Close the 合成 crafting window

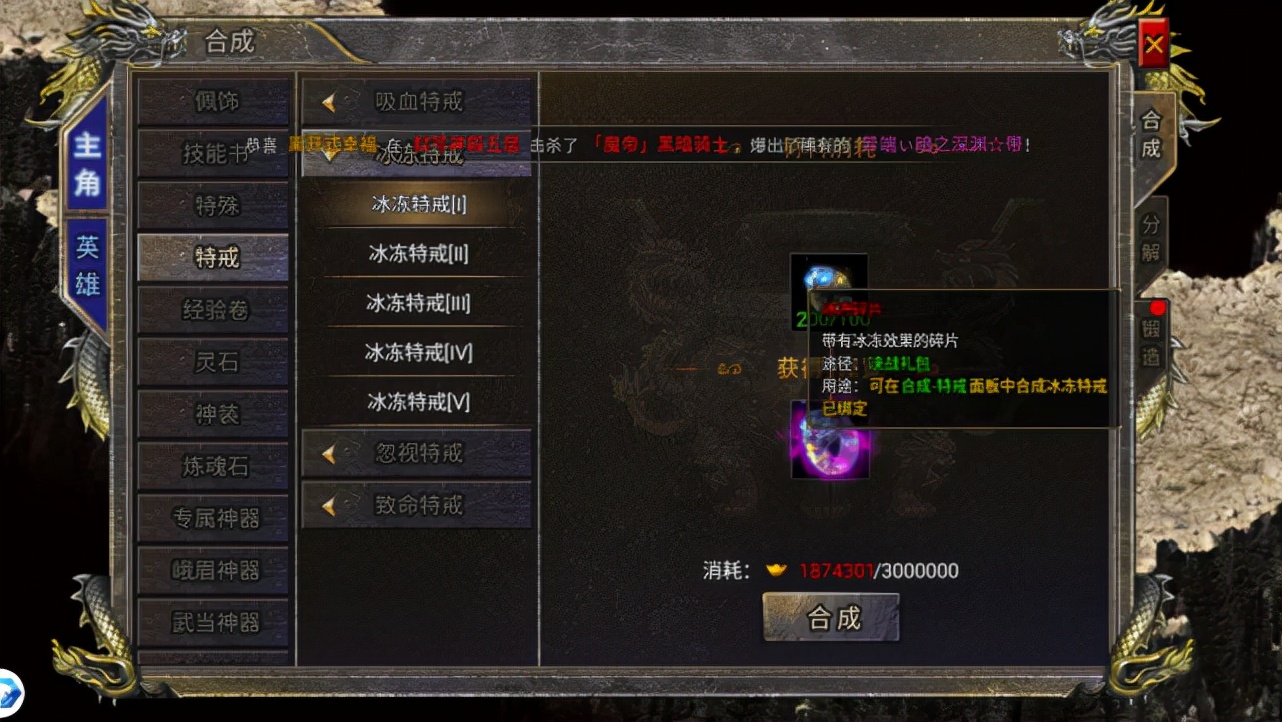click(x=1153, y=44)
